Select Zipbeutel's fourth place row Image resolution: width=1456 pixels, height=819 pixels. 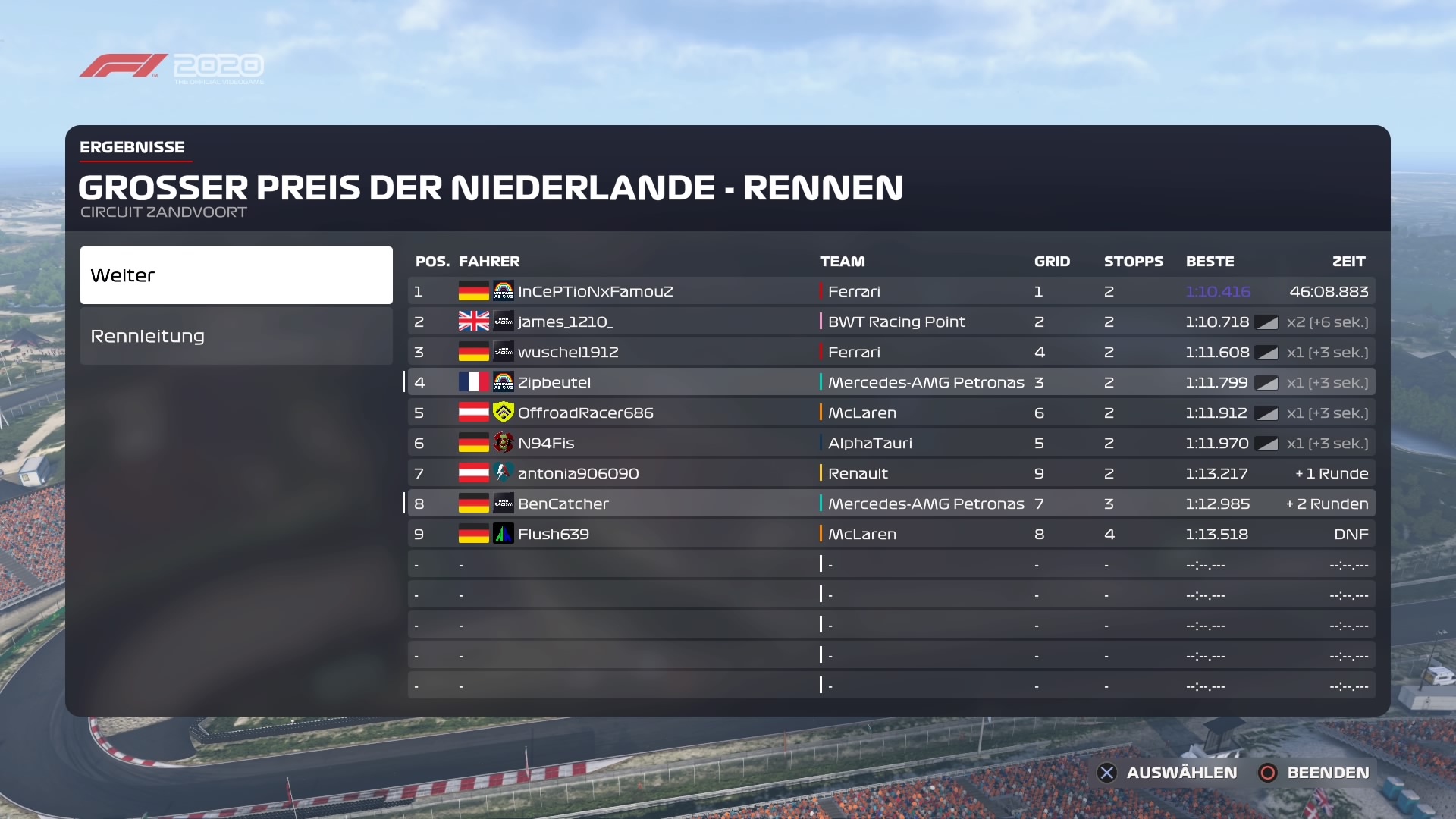(x=891, y=382)
